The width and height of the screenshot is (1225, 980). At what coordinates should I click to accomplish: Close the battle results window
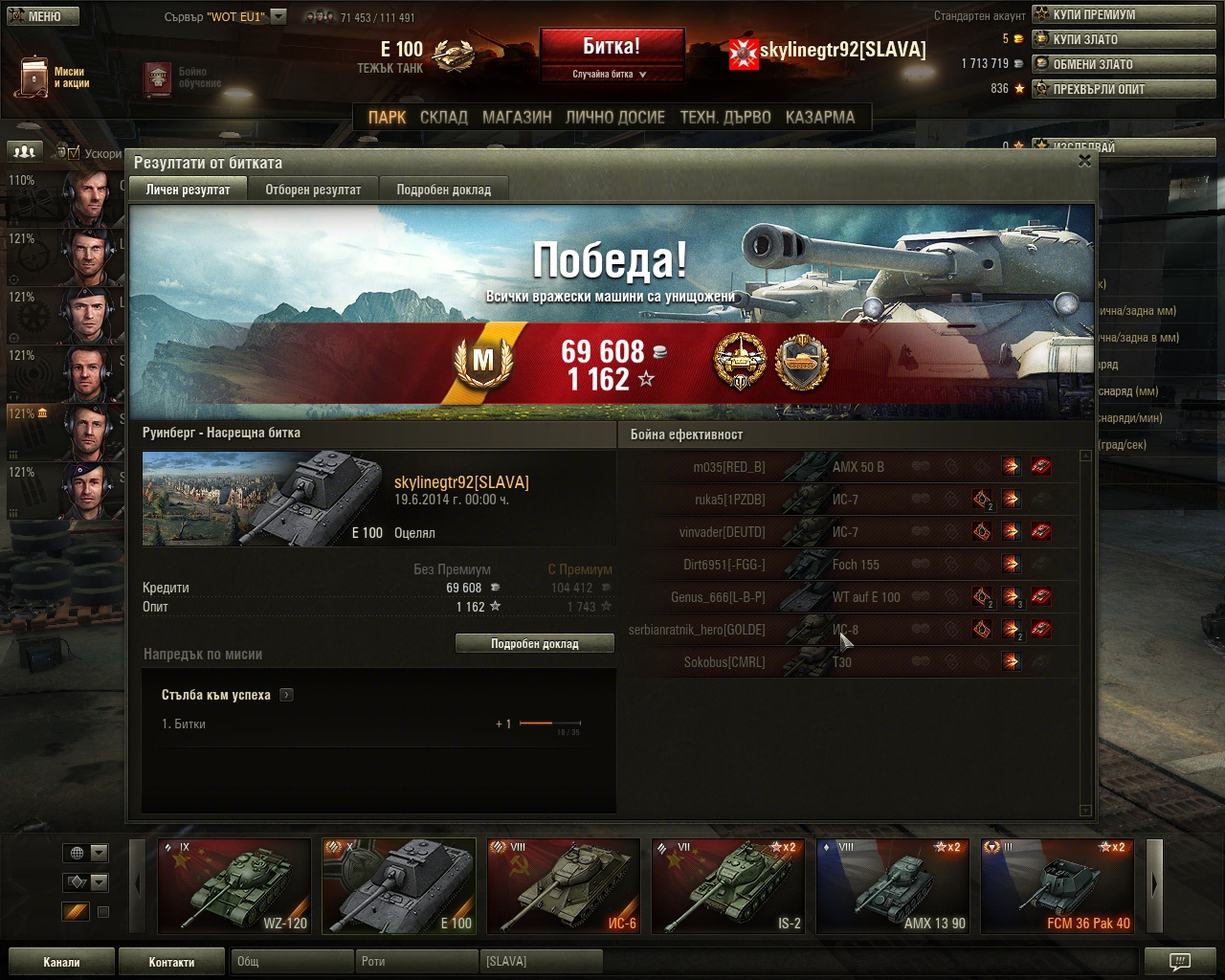pyautogui.click(x=1084, y=161)
